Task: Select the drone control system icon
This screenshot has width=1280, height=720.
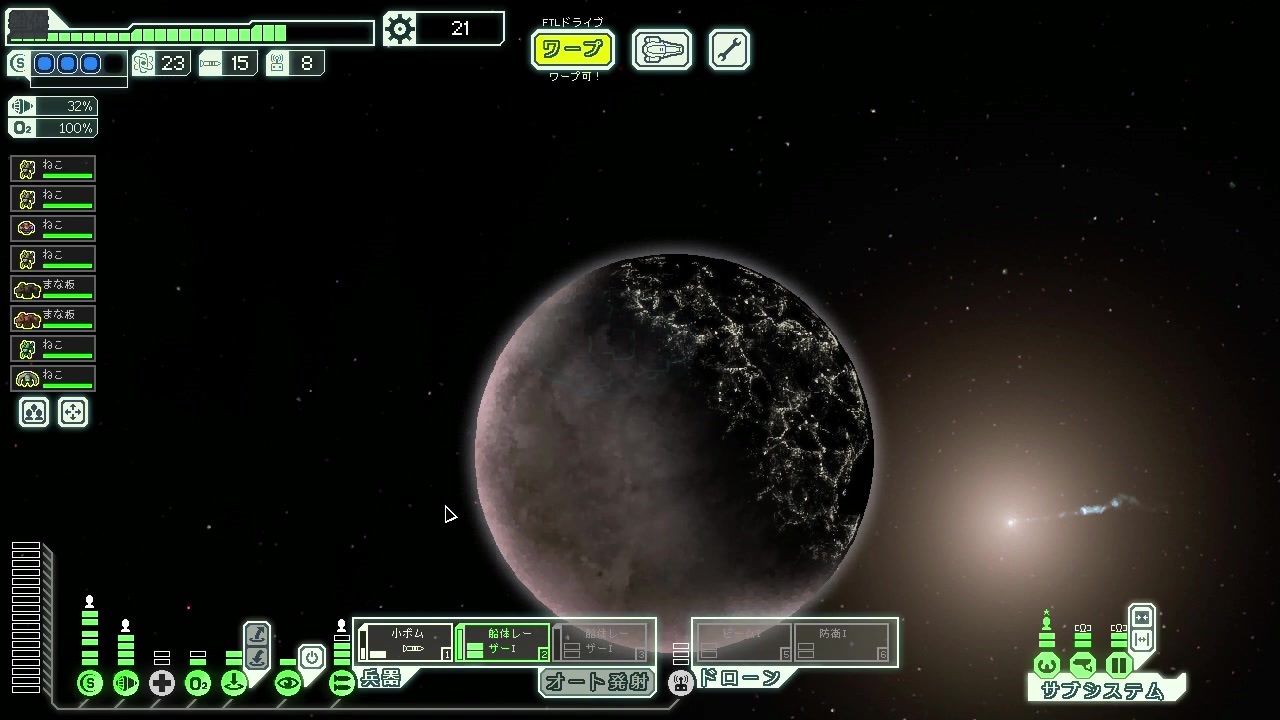Action: 681,684
